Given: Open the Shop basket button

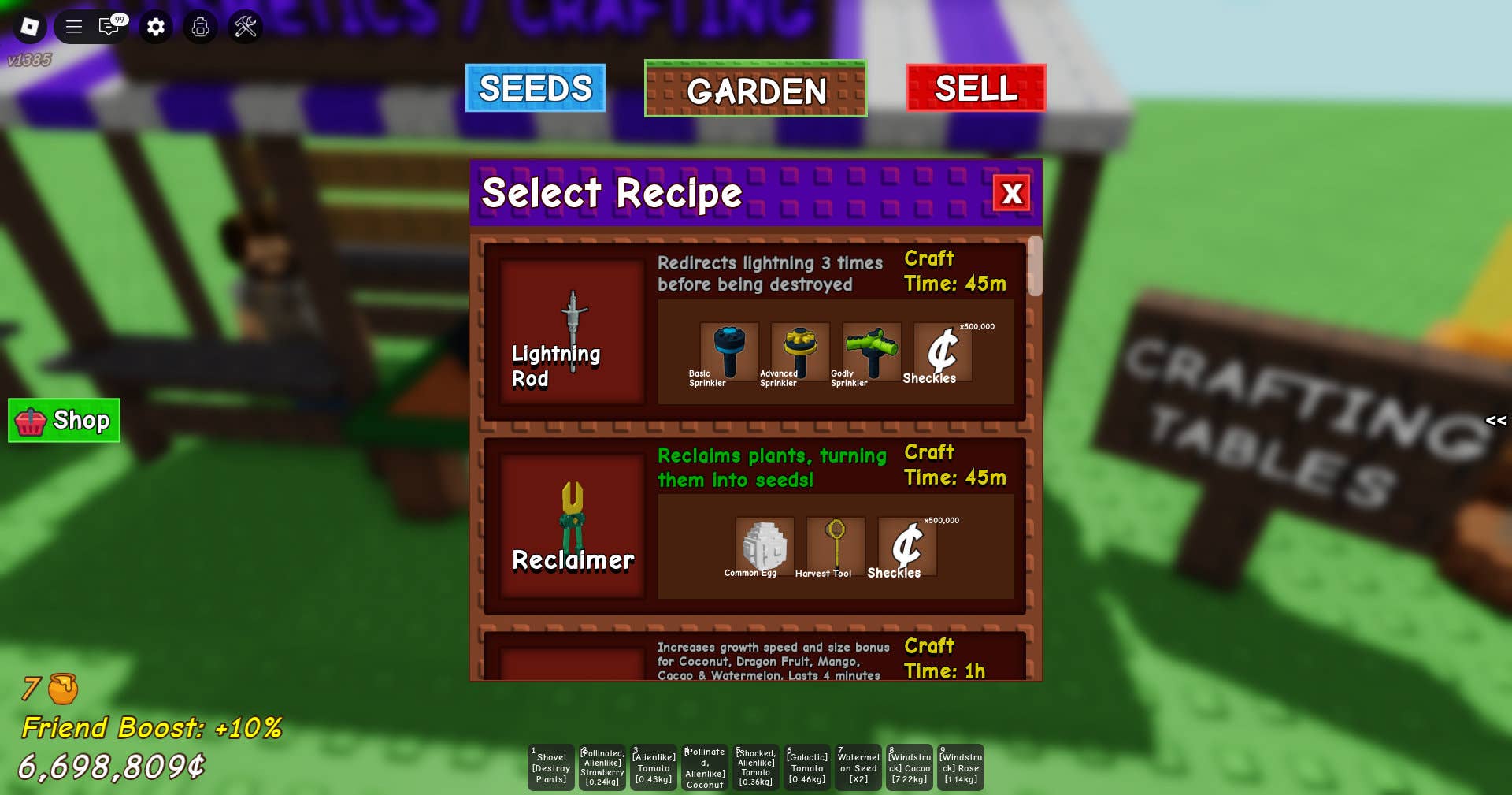Looking at the screenshot, I should (x=65, y=421).
